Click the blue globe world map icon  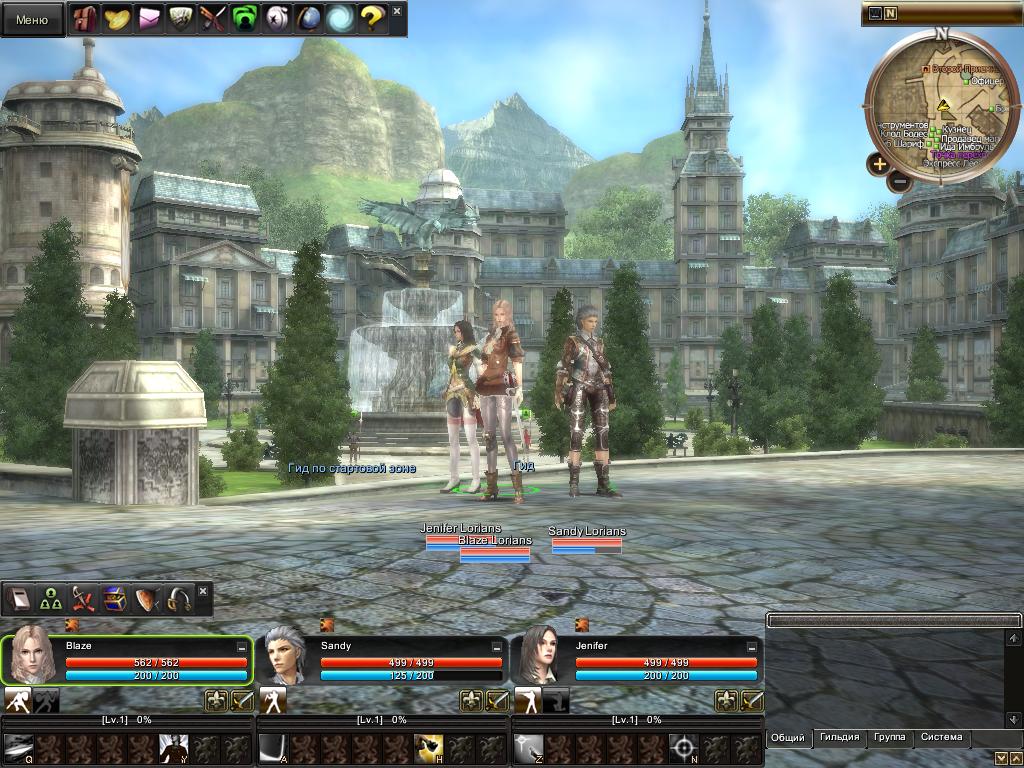coord(309,19)
